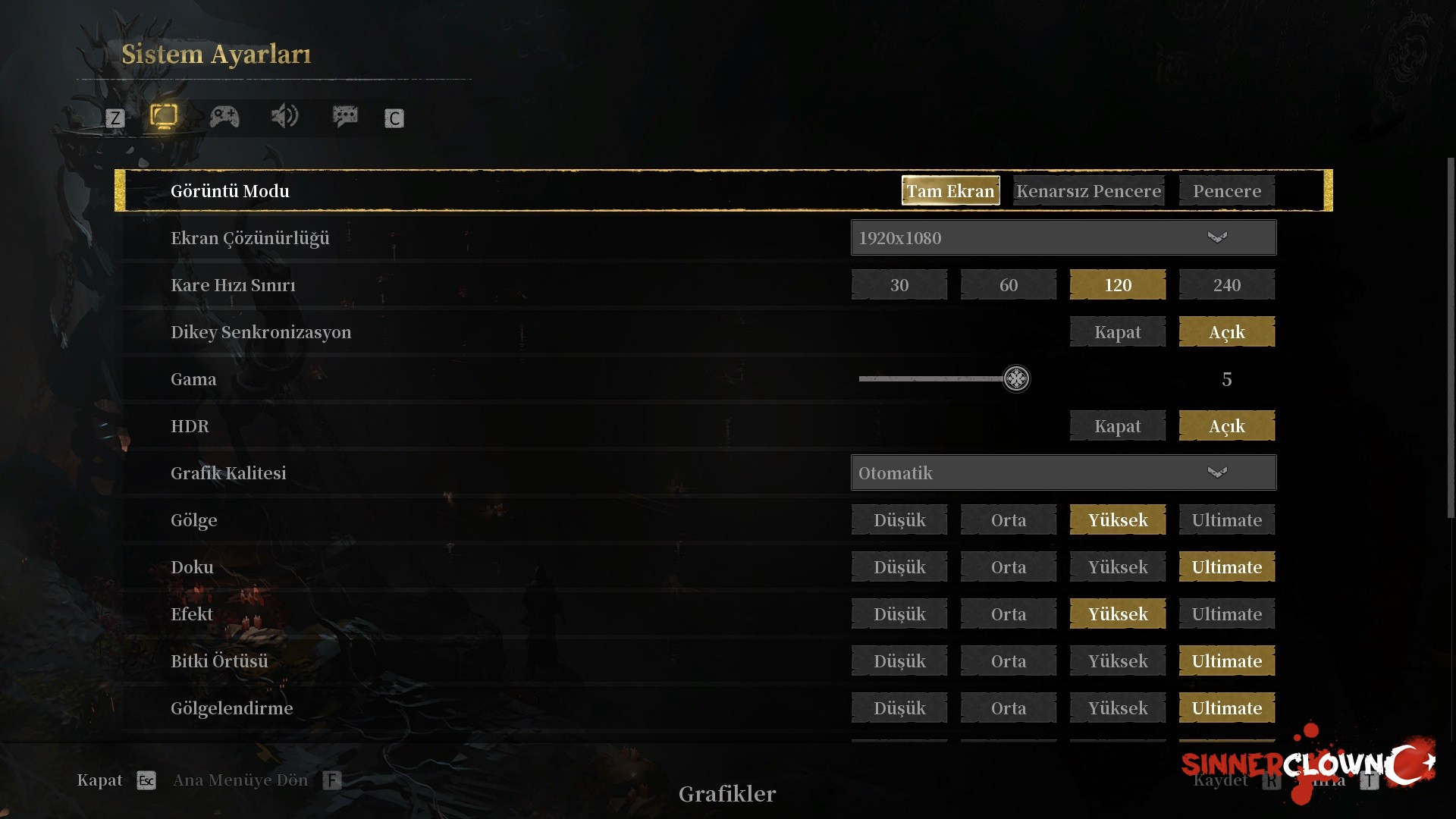Set frame rate limit to 240
This screenshot has height=819, width=1456.
point(1226,285)
